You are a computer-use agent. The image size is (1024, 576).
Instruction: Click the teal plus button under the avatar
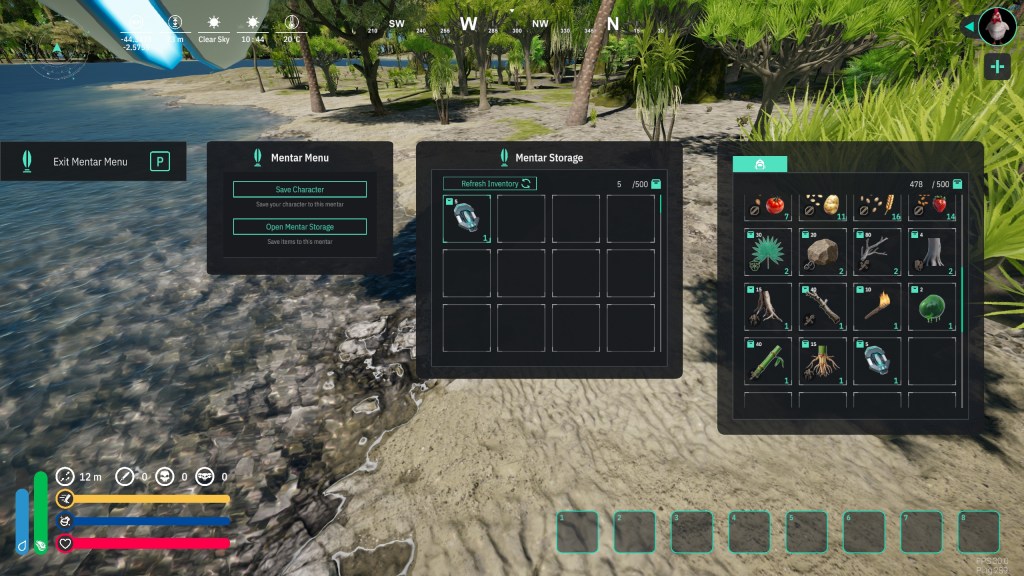point(997,67)
